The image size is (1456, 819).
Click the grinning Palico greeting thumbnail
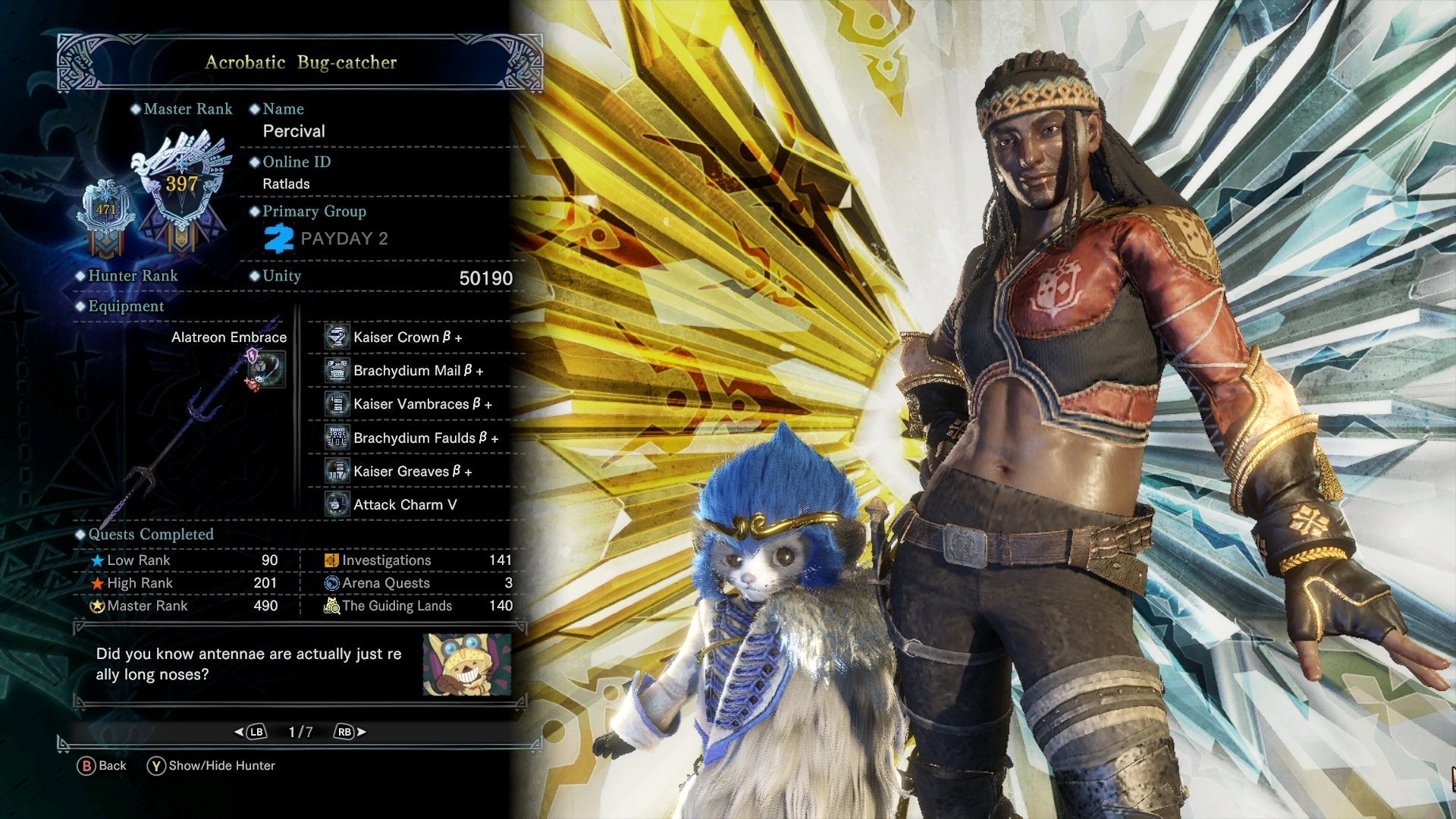coord(466,665)
